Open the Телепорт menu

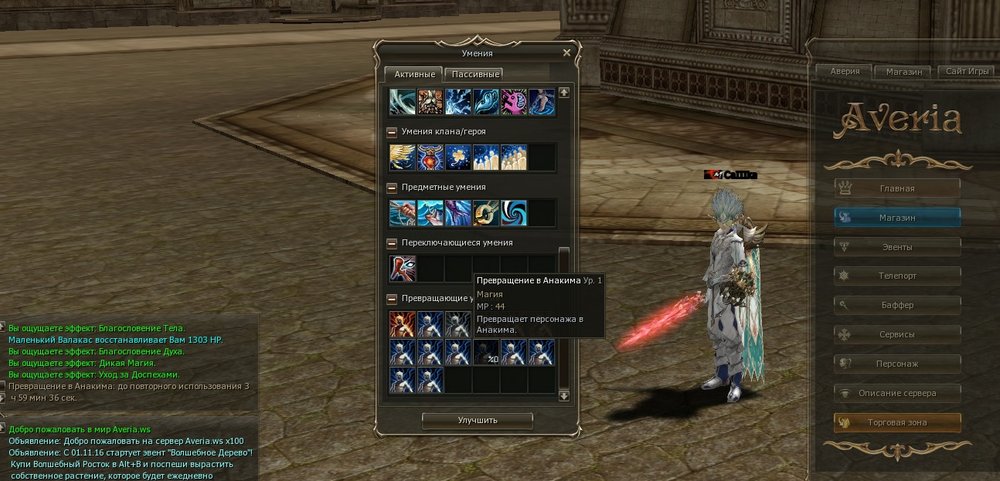(897, 274)
